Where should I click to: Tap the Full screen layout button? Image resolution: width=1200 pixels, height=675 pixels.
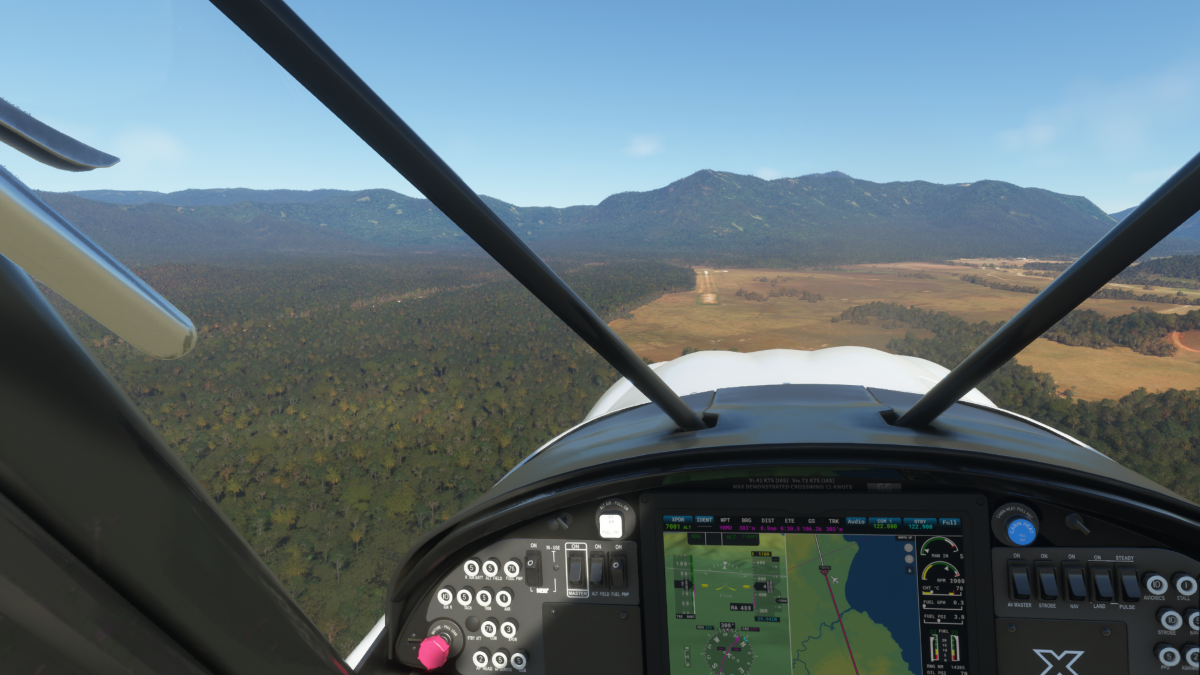point(949,522)
